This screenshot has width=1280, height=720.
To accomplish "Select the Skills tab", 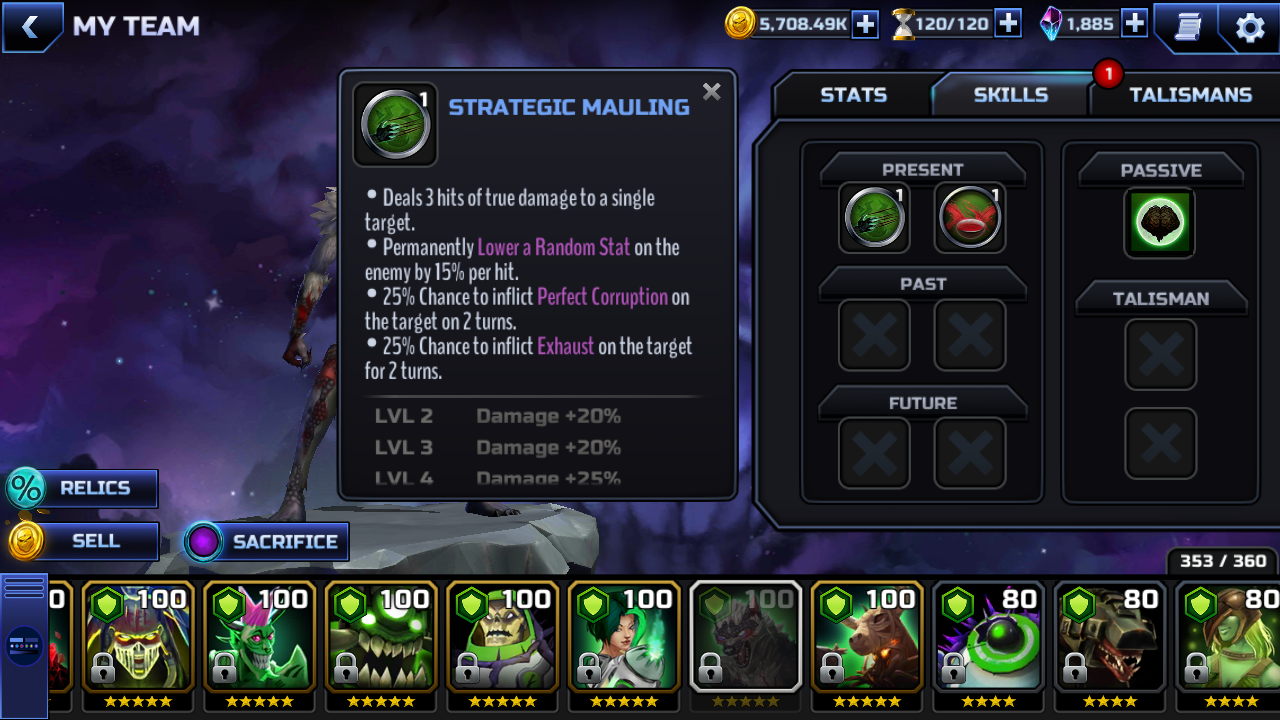I will (x=1010, y=95).
